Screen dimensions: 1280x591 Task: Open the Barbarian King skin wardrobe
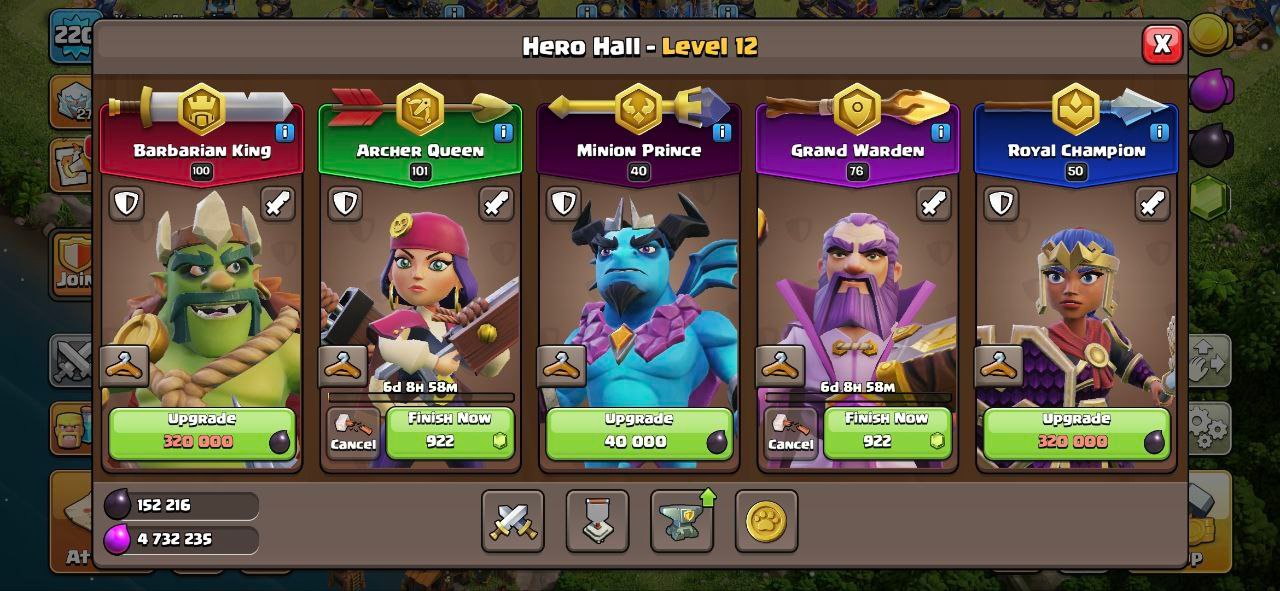tap(125, 366)
